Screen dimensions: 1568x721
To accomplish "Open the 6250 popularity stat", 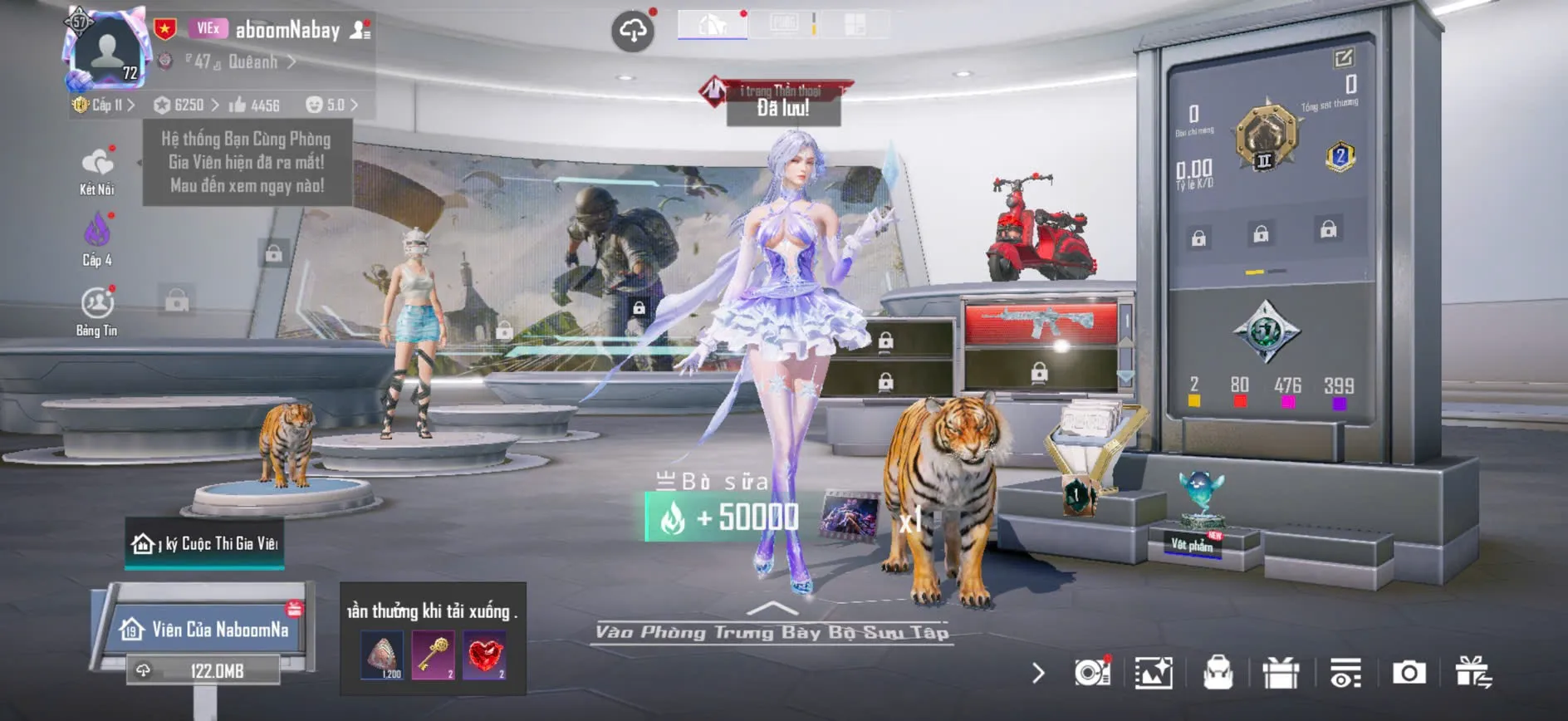I will tap(187, 105).
